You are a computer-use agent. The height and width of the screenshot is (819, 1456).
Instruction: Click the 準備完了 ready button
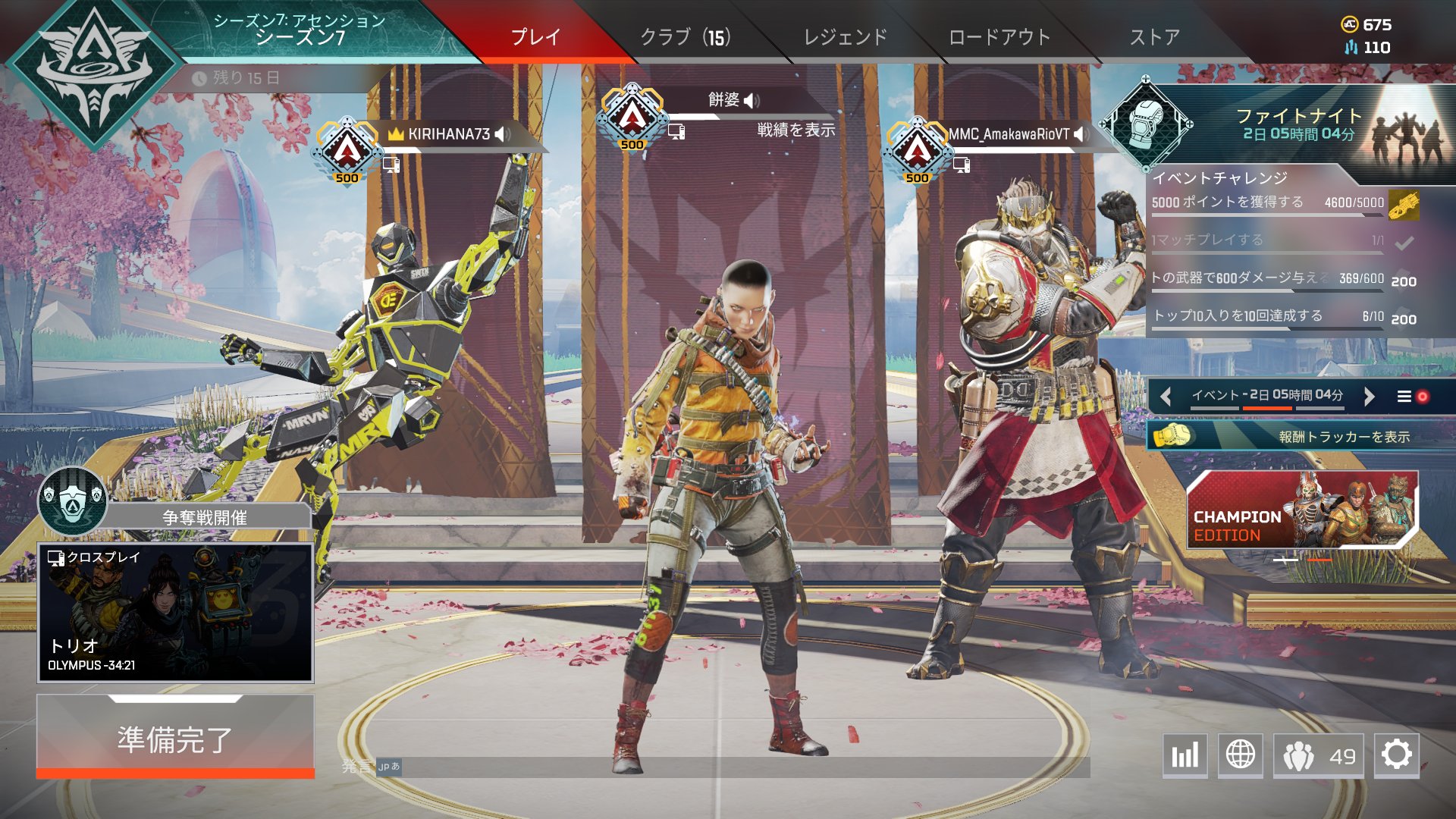pyautogui.click(x=175, y=738)
